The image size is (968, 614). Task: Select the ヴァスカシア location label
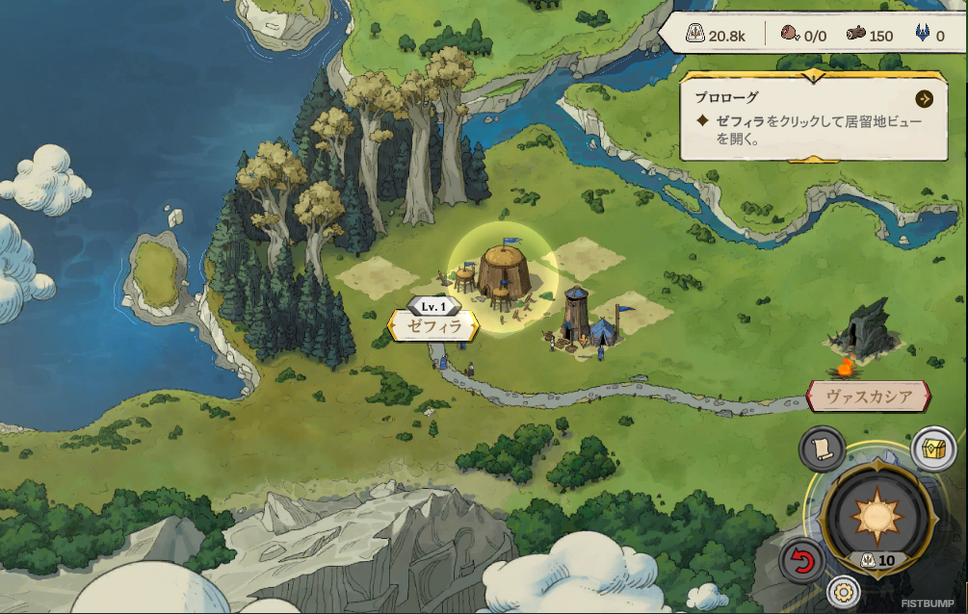(x=868, y=396)
